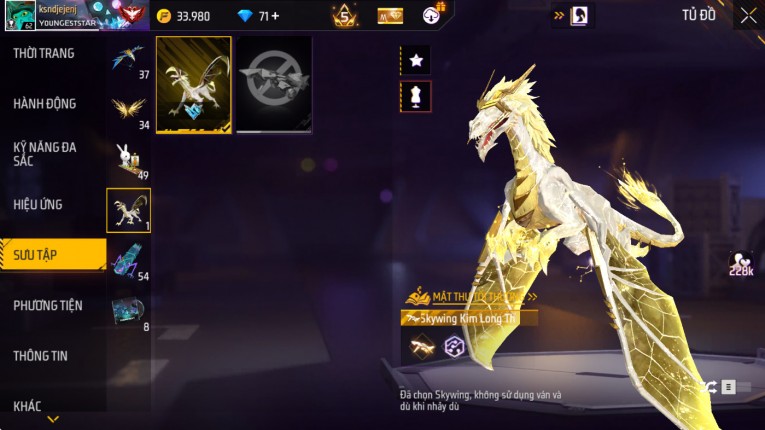
Task: Select the golden dragon Skywing card
Action: (194, 85)
